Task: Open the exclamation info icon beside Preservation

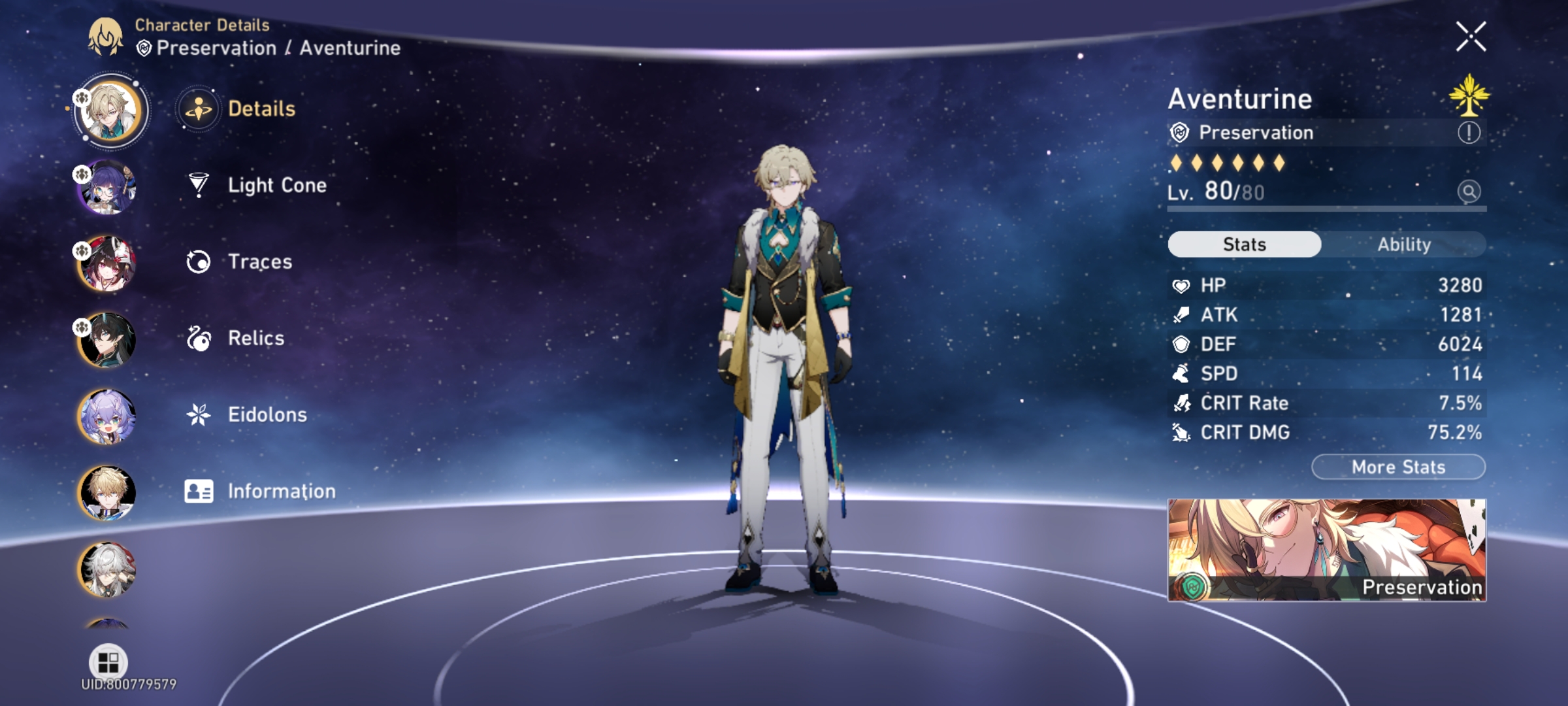Action: pos(1470,133)
